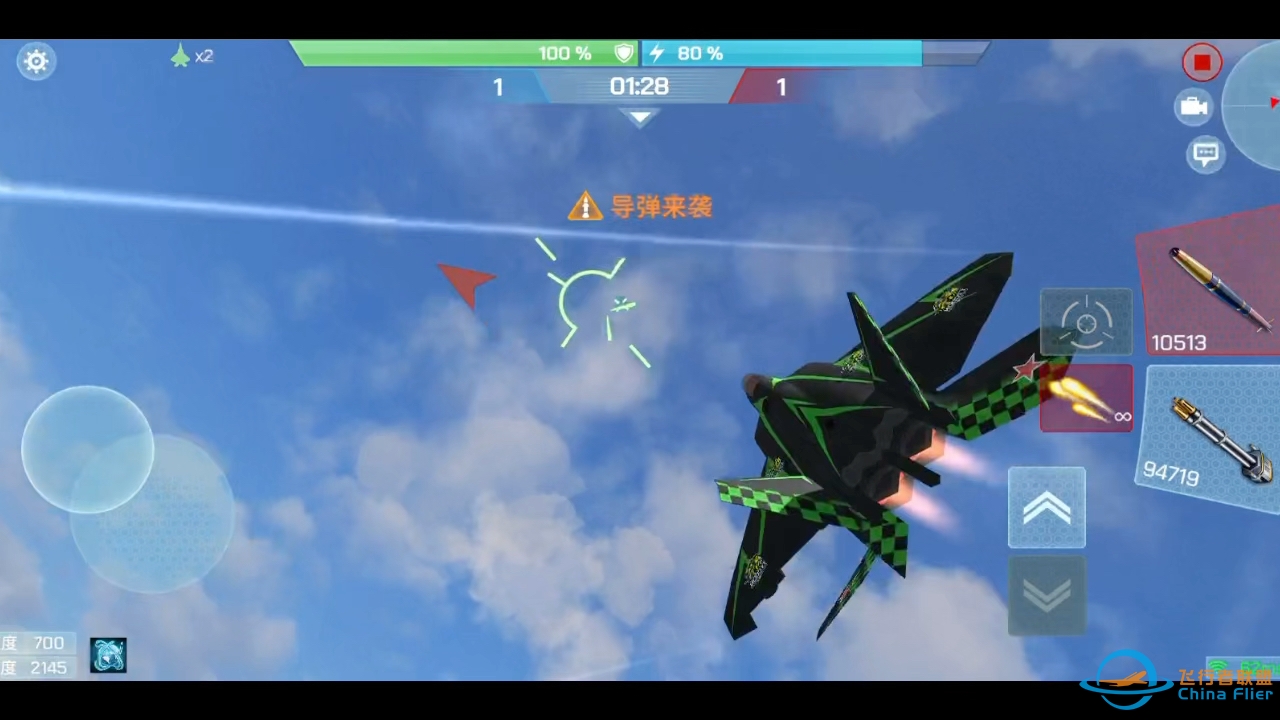Tap the blue special ability skill icon
The width and height of the screenshot is (1280, 720).
pos(108,655)
